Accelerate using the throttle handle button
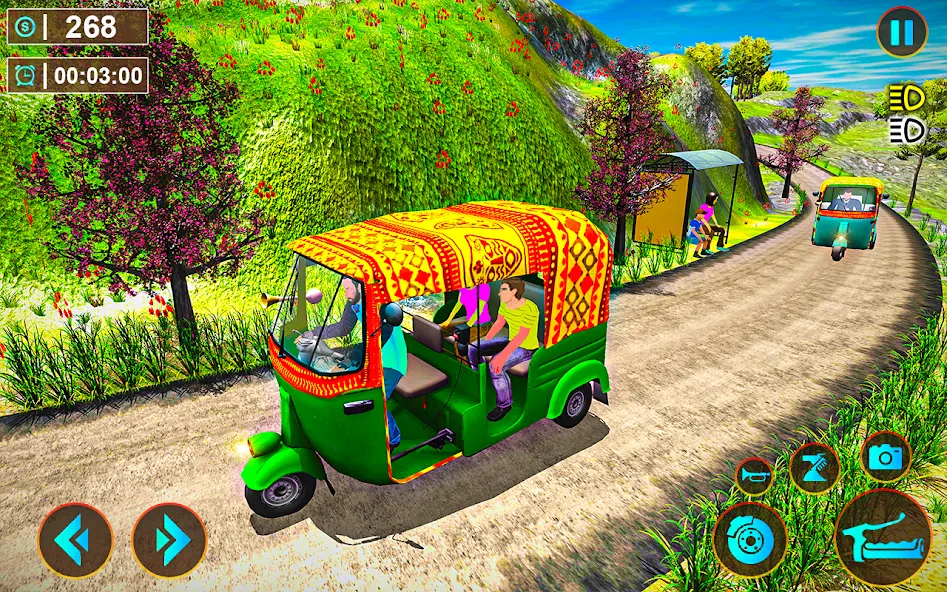 pos(882,537)
